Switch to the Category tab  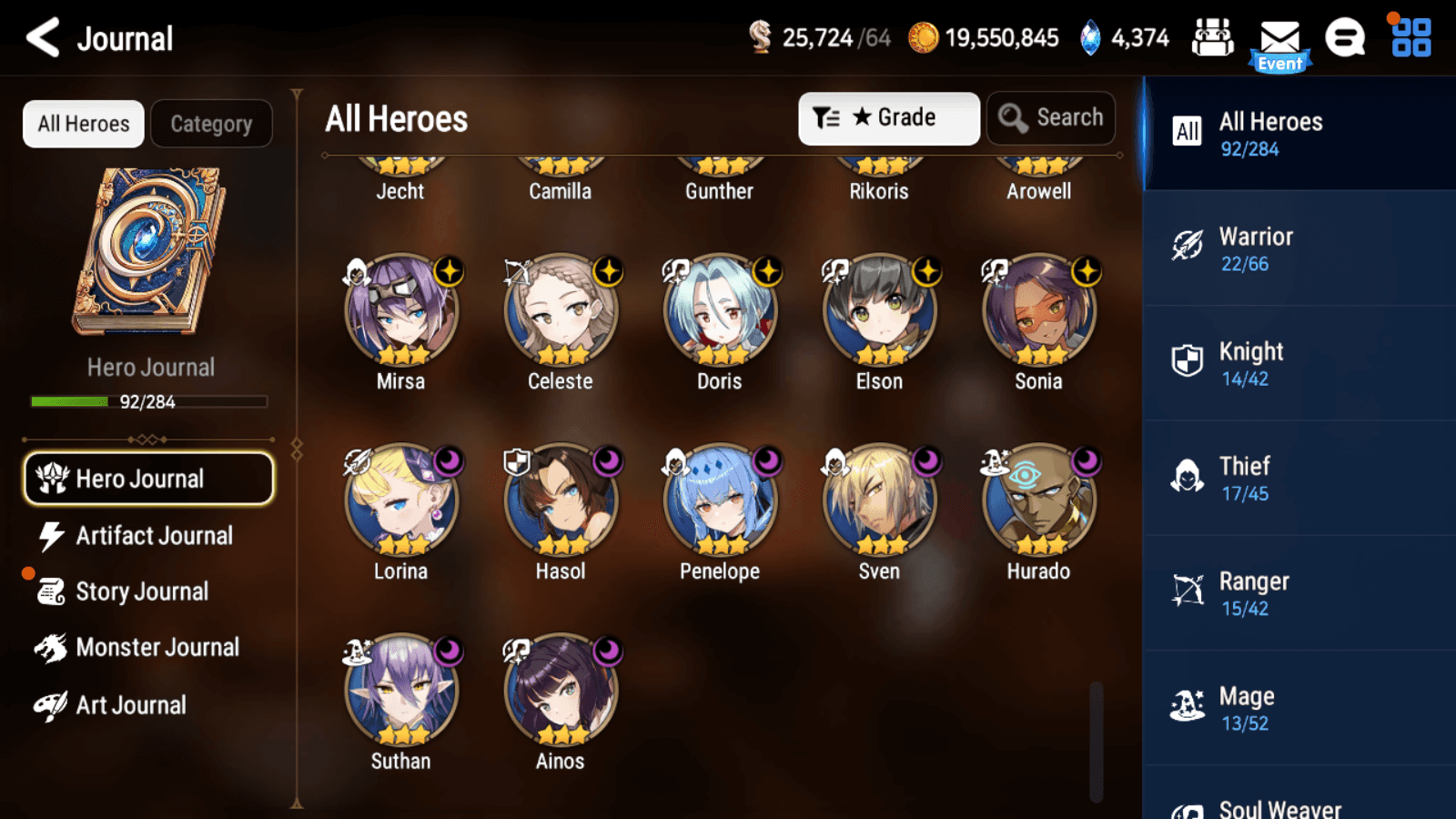pos(211,124)
